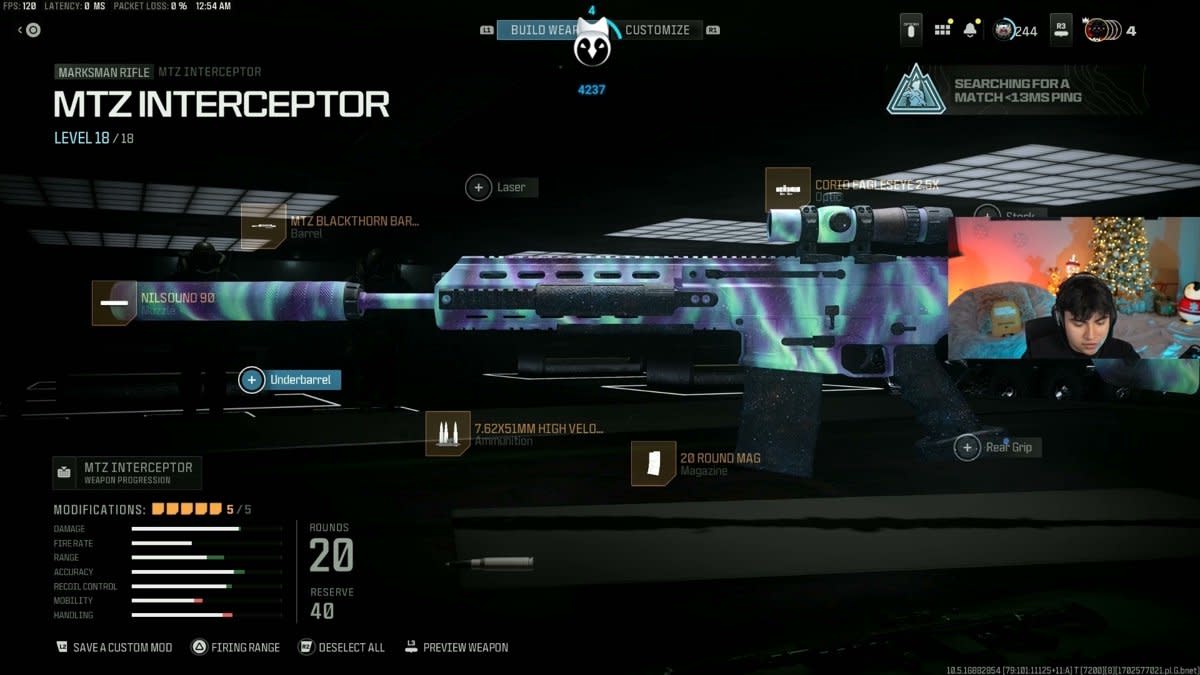Enter the Firing Range
1200x675 pixels.
(236, 647)
